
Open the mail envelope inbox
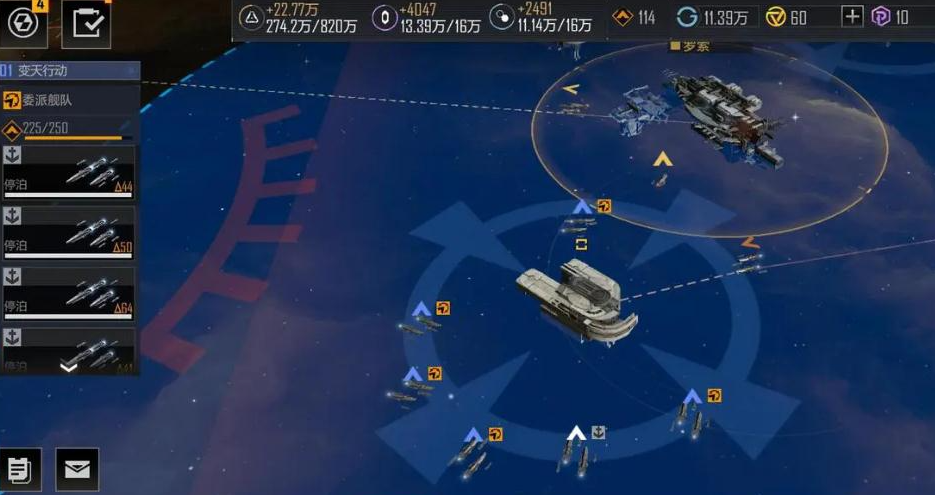(76, 469)
